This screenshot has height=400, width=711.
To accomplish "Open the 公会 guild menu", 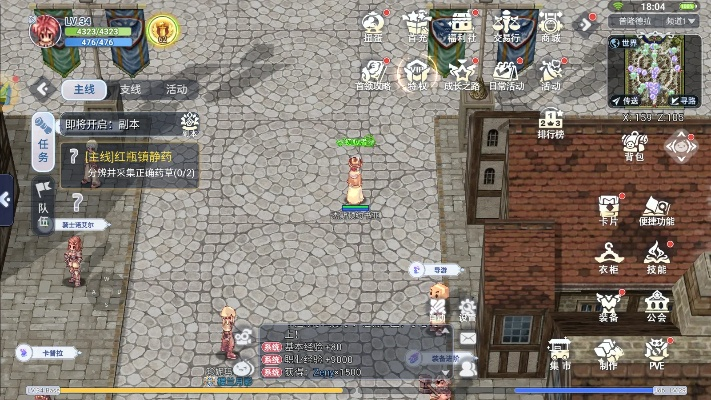I will [656, 305].
